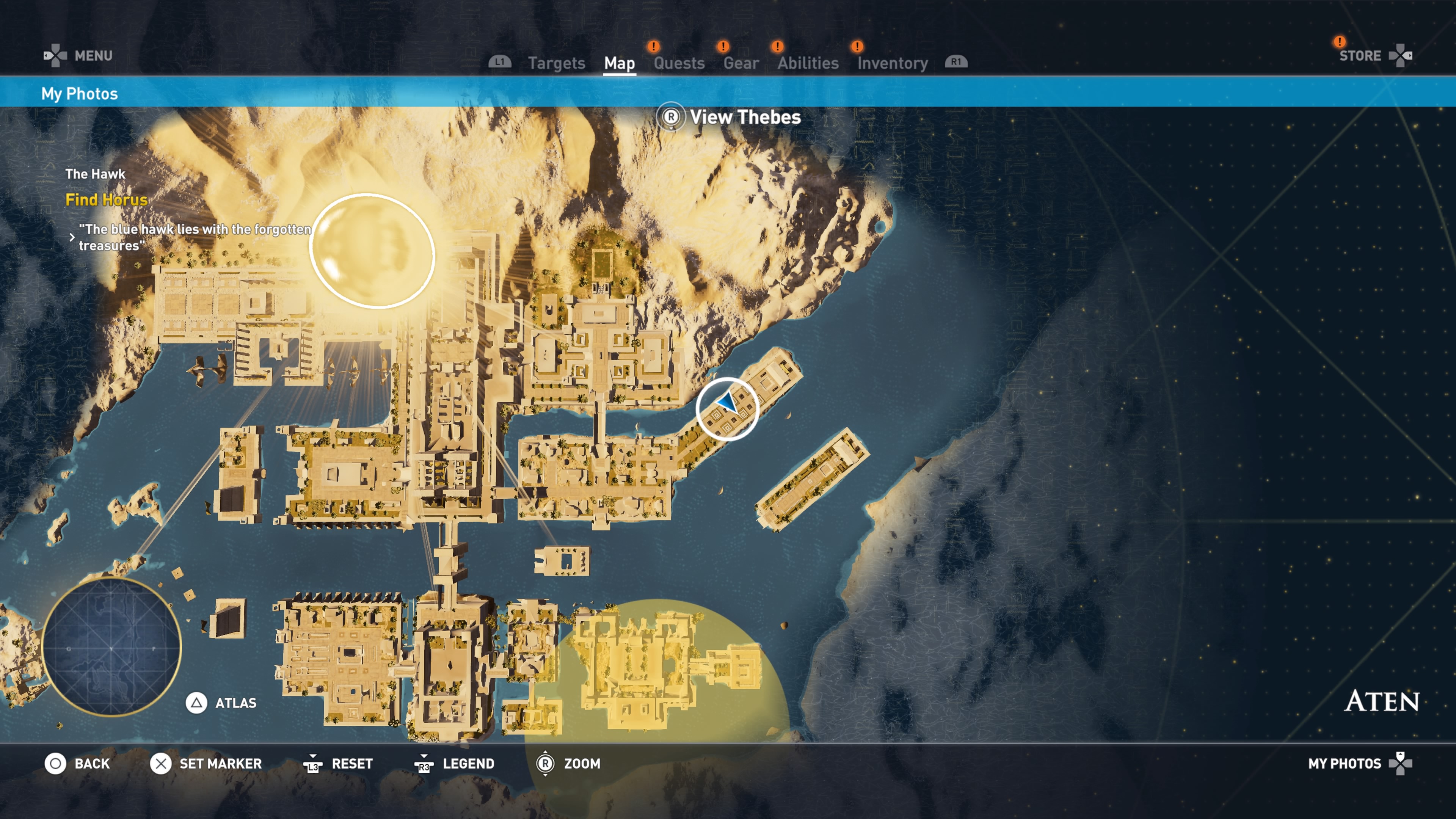
Task: Choose the Find Horus quest objective
Action: 106,199
